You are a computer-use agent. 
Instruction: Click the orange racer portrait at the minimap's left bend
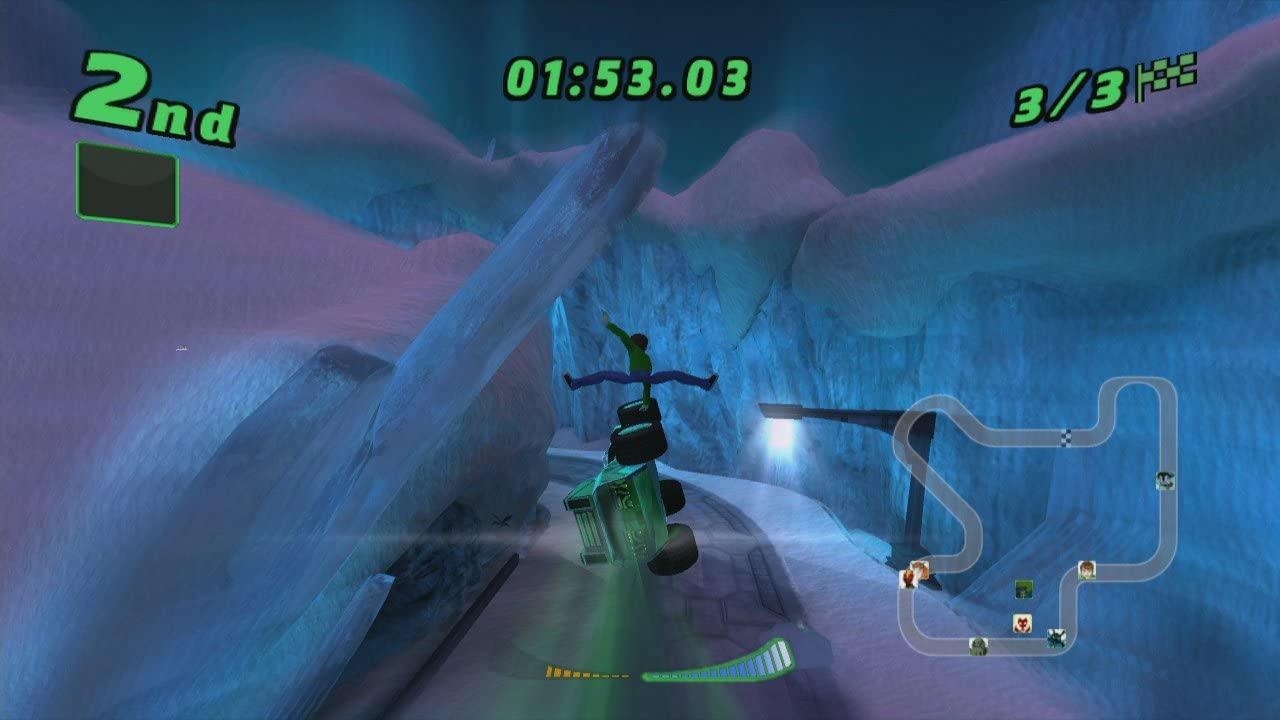click(909, 580)
